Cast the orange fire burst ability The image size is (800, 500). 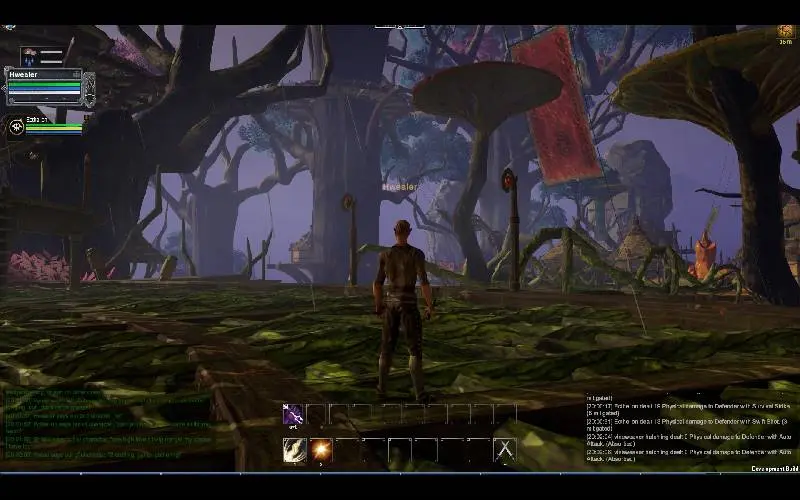pyautogui.click(x=320, y=450)
